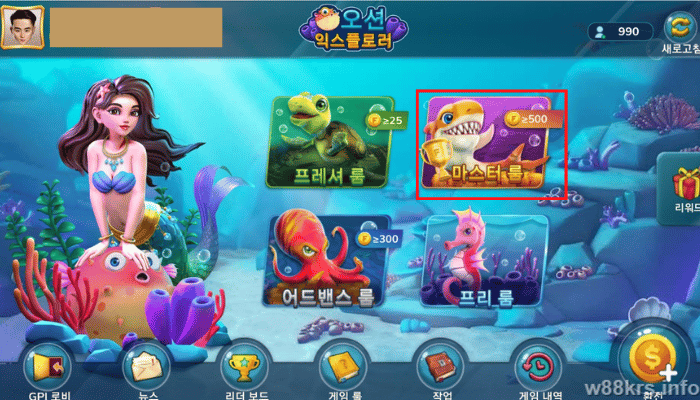This screenshot has width=700, height=400.
Task: Click the 새로고침 refresh button
Action: [677, 30]
